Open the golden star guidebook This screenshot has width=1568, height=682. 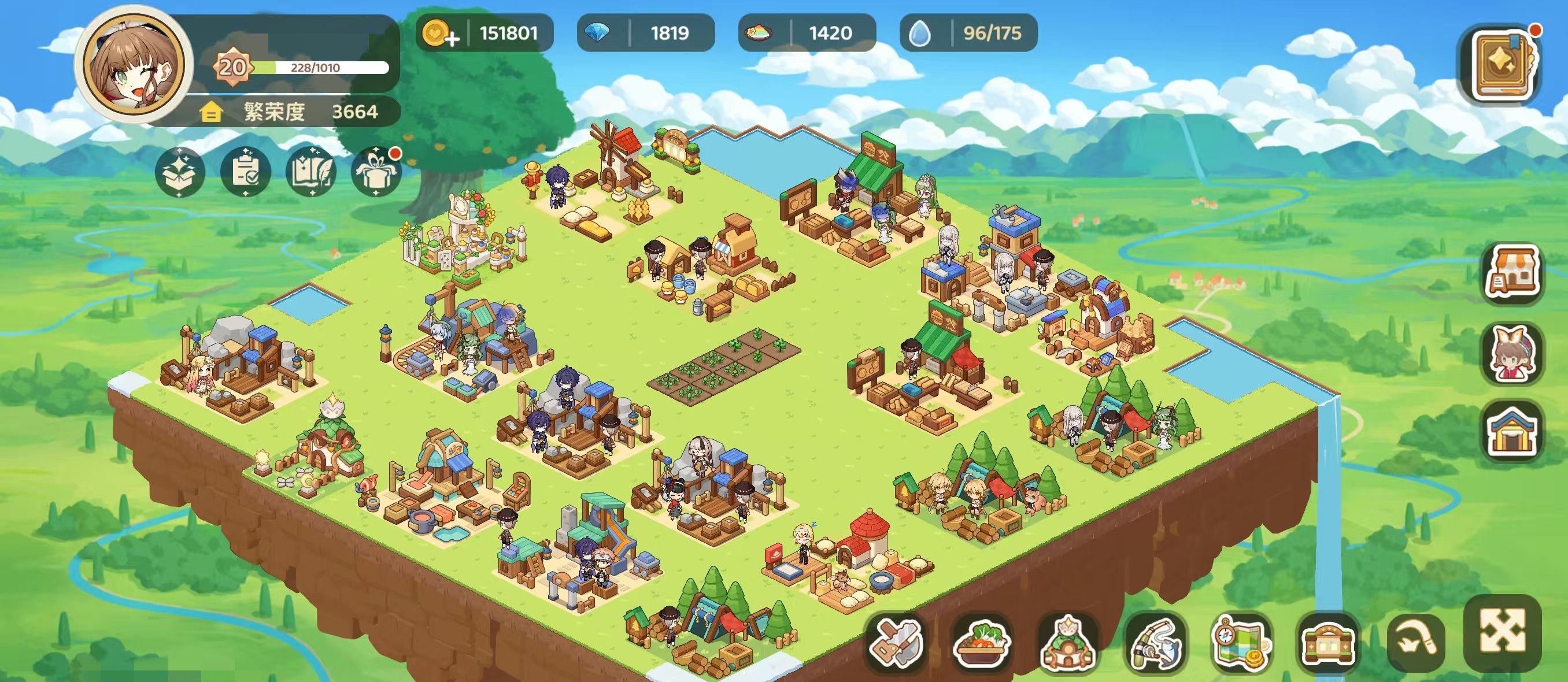(1501, 65)
